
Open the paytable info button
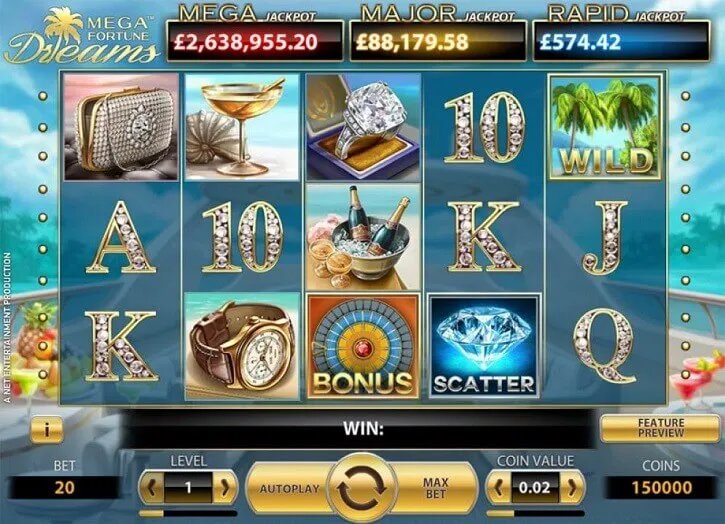click(x=47, y=429)
